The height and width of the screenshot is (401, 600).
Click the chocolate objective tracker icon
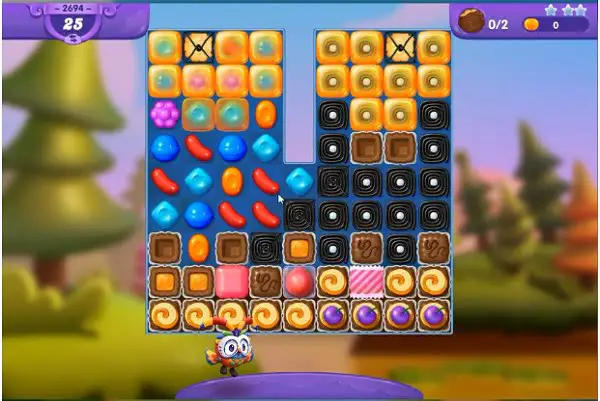(x=471, y=21)
